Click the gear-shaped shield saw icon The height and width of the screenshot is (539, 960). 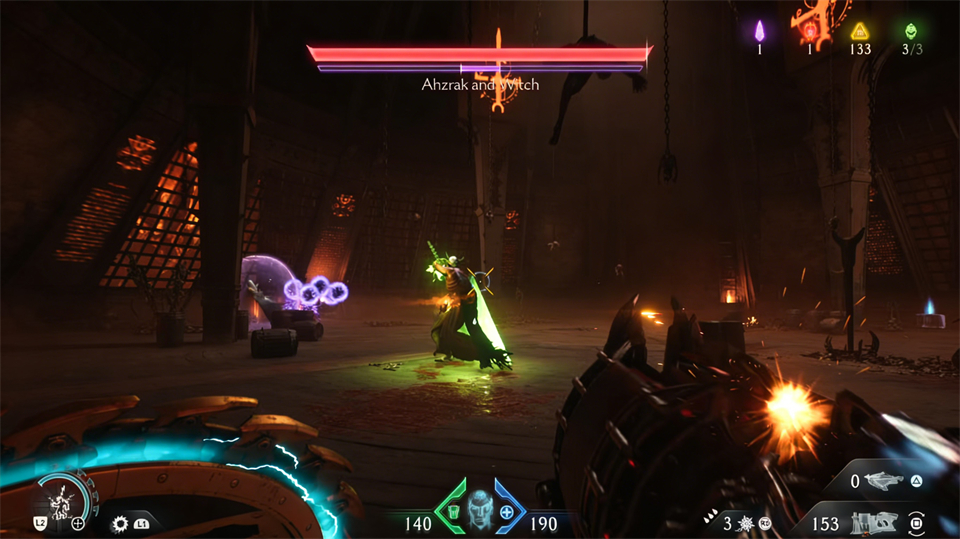[x=121, y=523]
